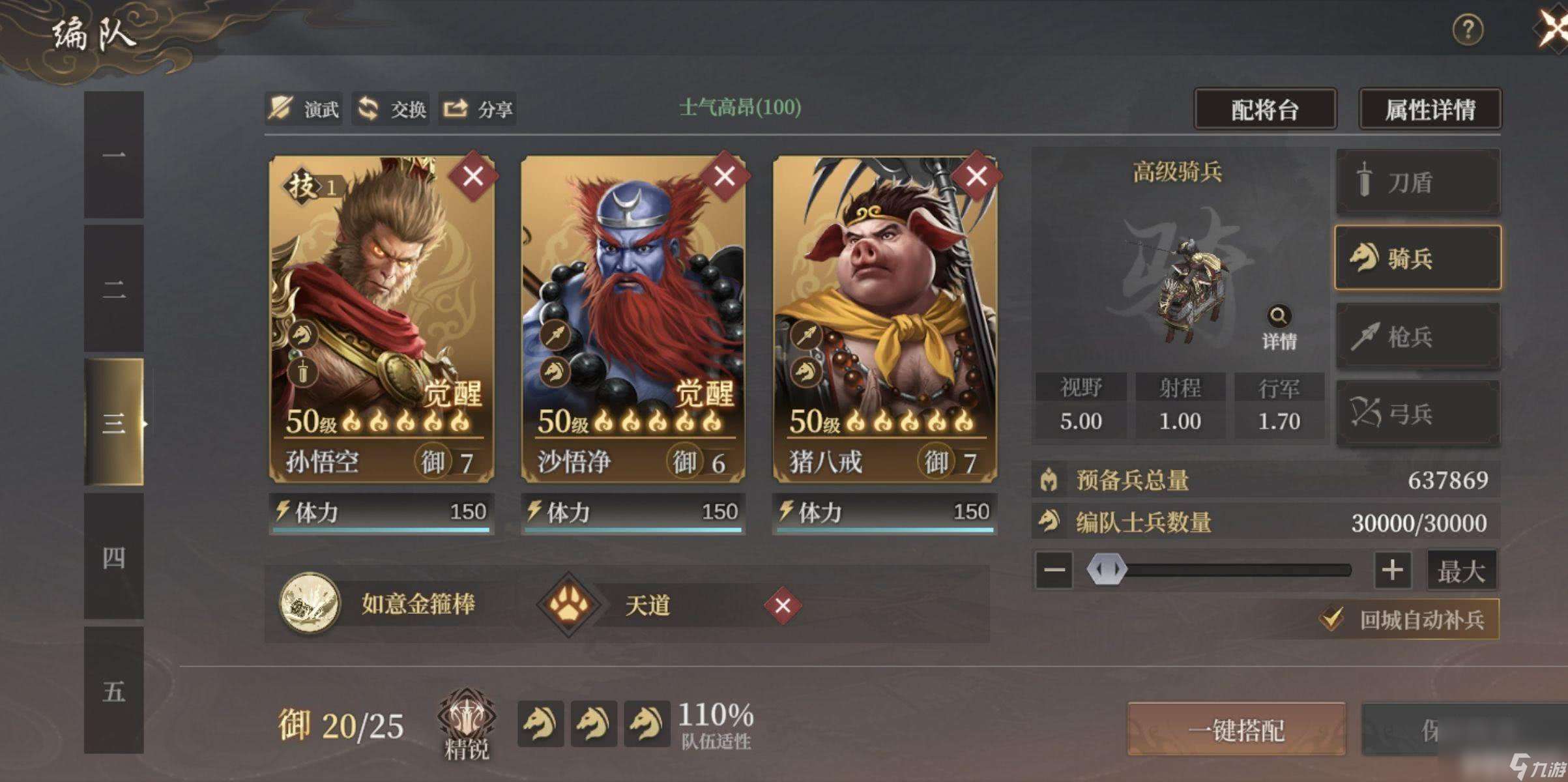Screen dimensions: 1568x782
Task: Open the 配将台 panel
Action: (x=1264, y=109)
